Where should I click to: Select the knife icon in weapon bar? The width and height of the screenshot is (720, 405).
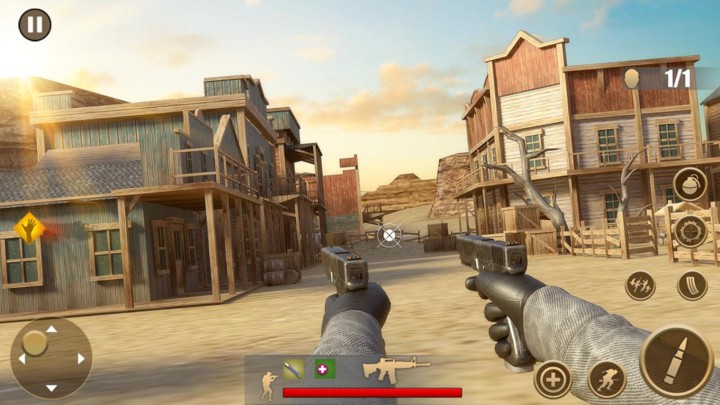(x=294, y=369)
